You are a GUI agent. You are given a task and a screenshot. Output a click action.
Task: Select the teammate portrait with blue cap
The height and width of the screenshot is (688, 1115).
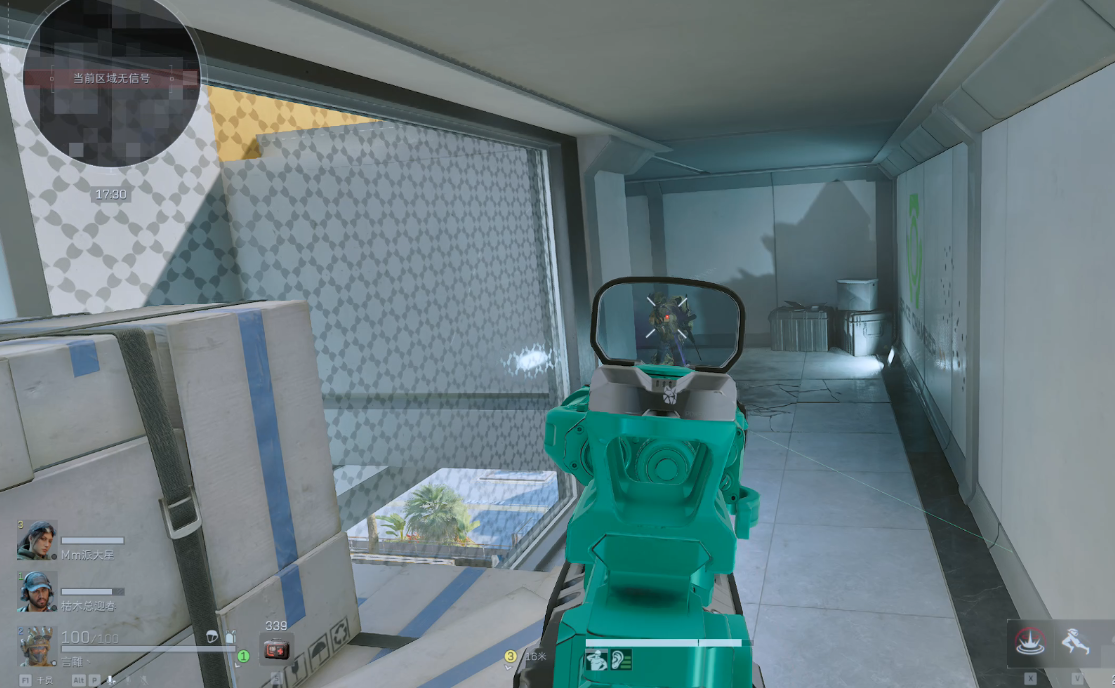point(37,591)
